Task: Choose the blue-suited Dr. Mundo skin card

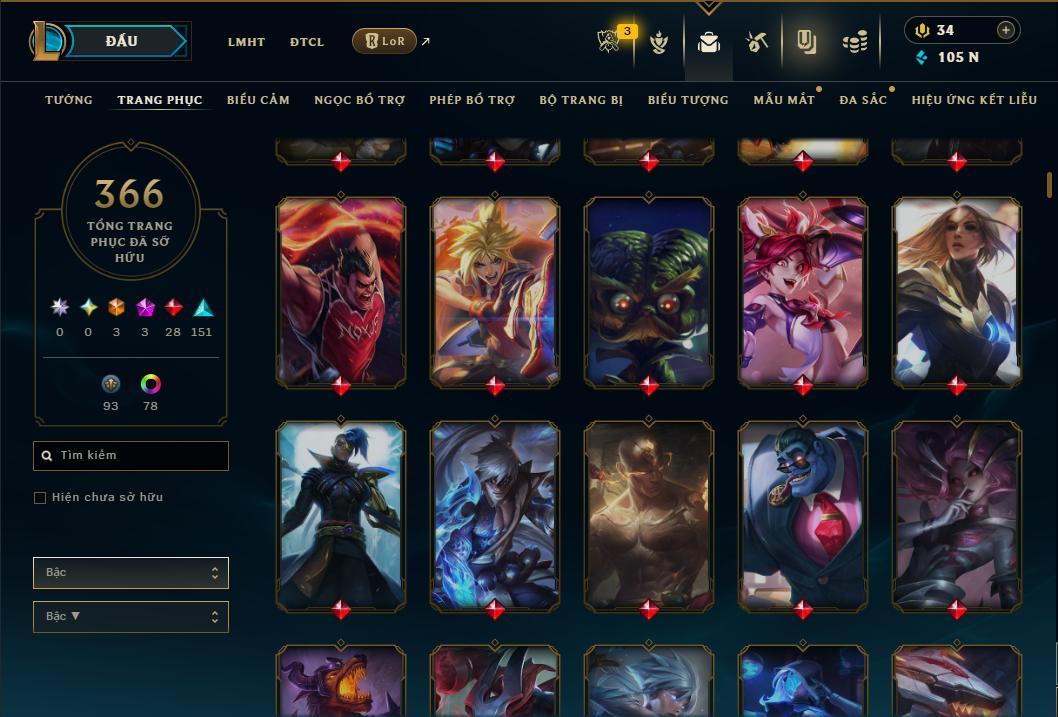Action: [x=802, y=514]
